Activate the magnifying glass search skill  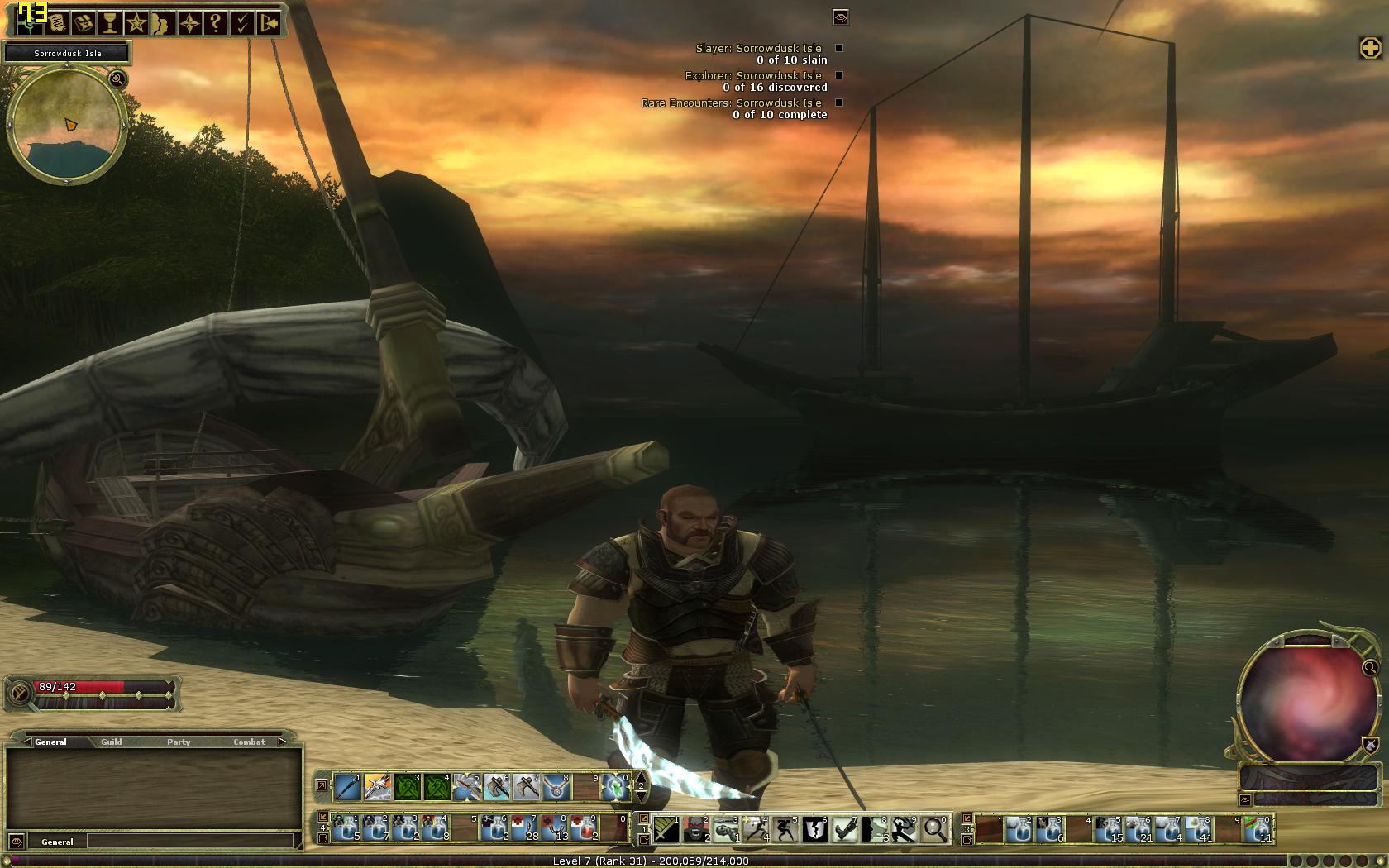coord(934,828)
